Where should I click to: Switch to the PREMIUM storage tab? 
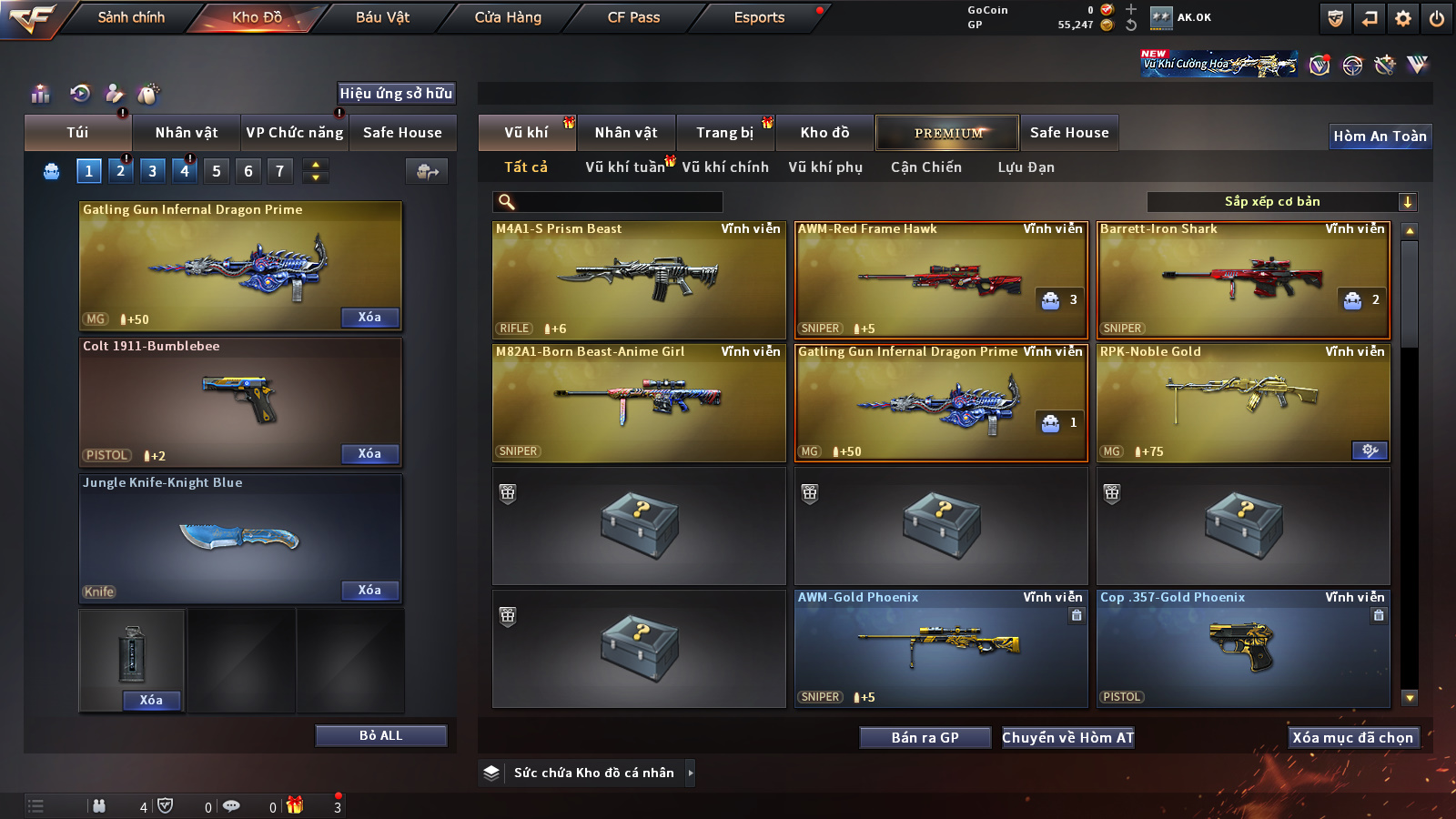pos(947,133)
